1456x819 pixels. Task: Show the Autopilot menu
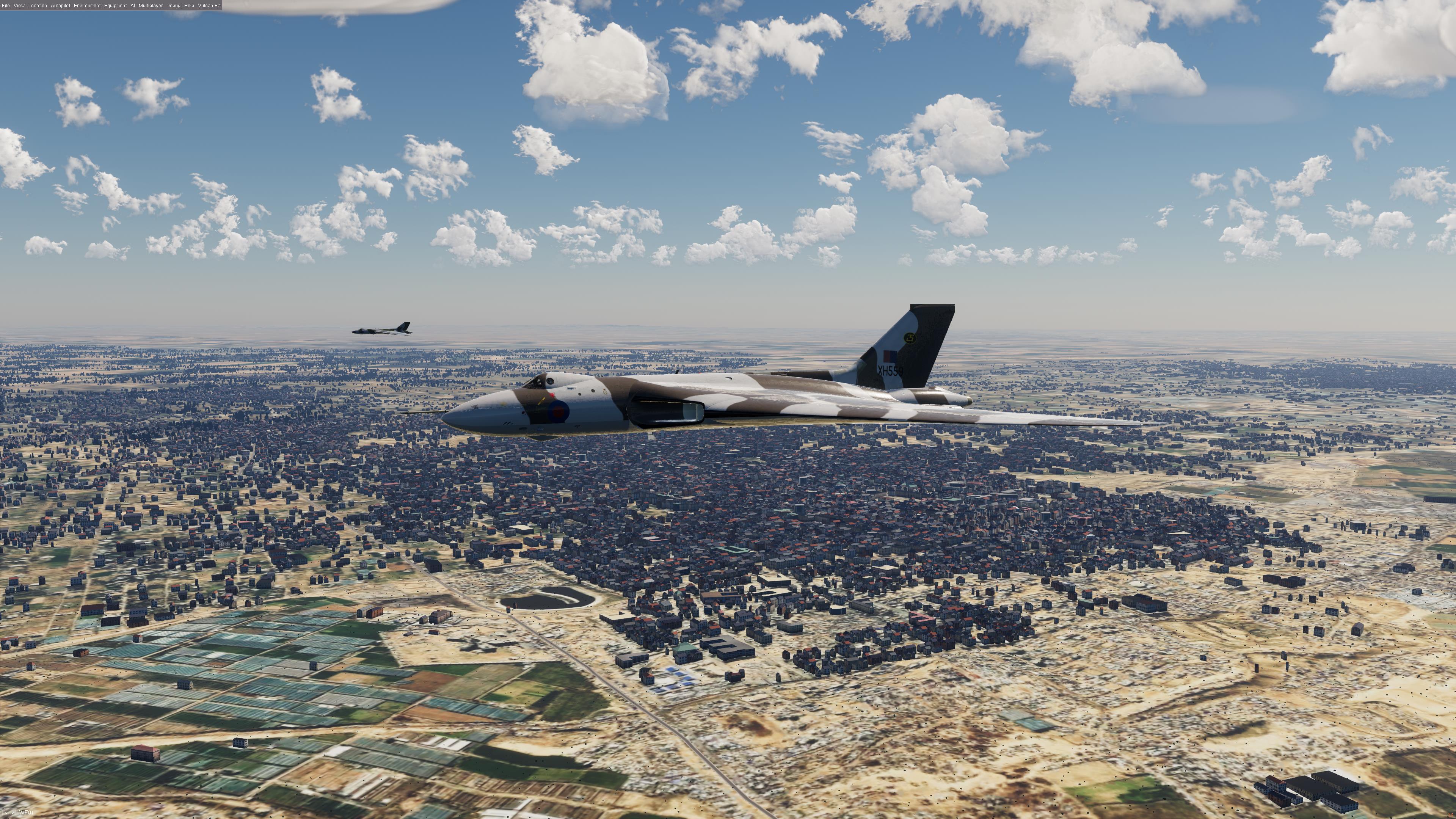tap(61, 6)
